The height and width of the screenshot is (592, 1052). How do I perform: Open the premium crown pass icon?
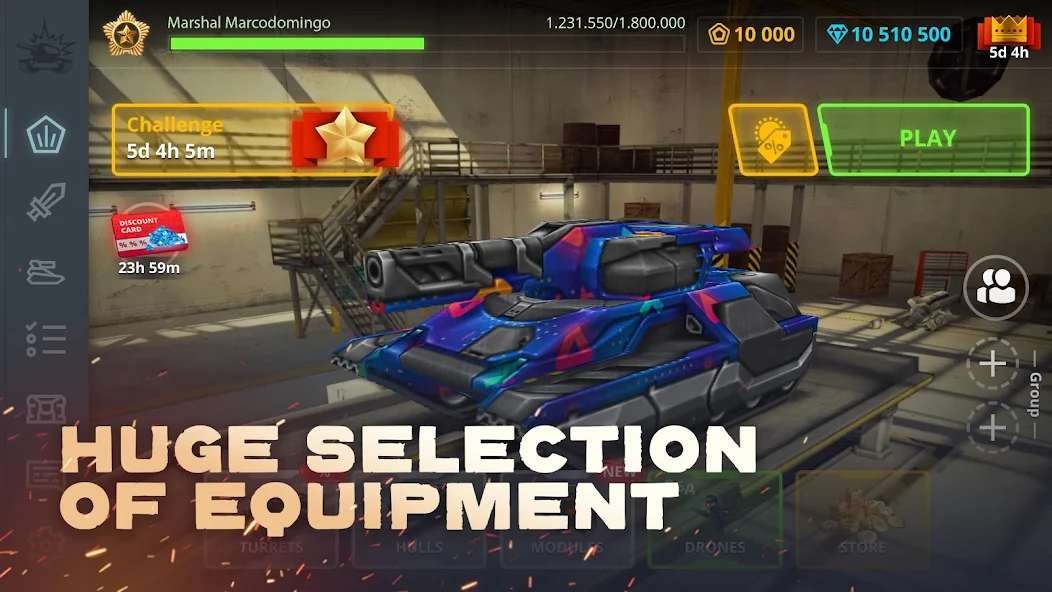coord(1008,37)
